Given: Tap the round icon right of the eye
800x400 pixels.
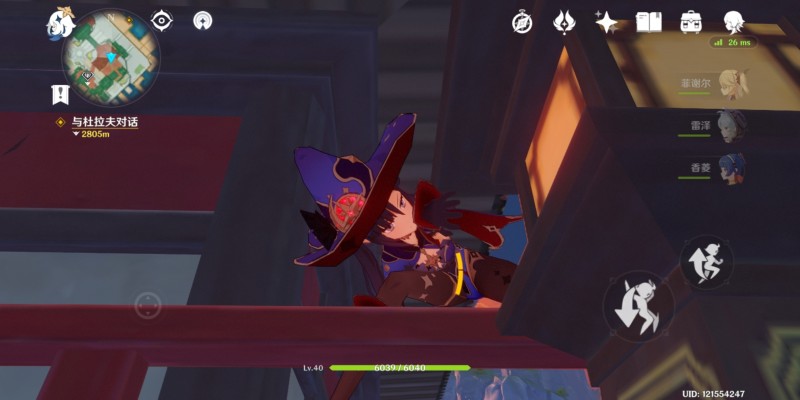Looking at the screenshot, I should (x=203, y=20).
